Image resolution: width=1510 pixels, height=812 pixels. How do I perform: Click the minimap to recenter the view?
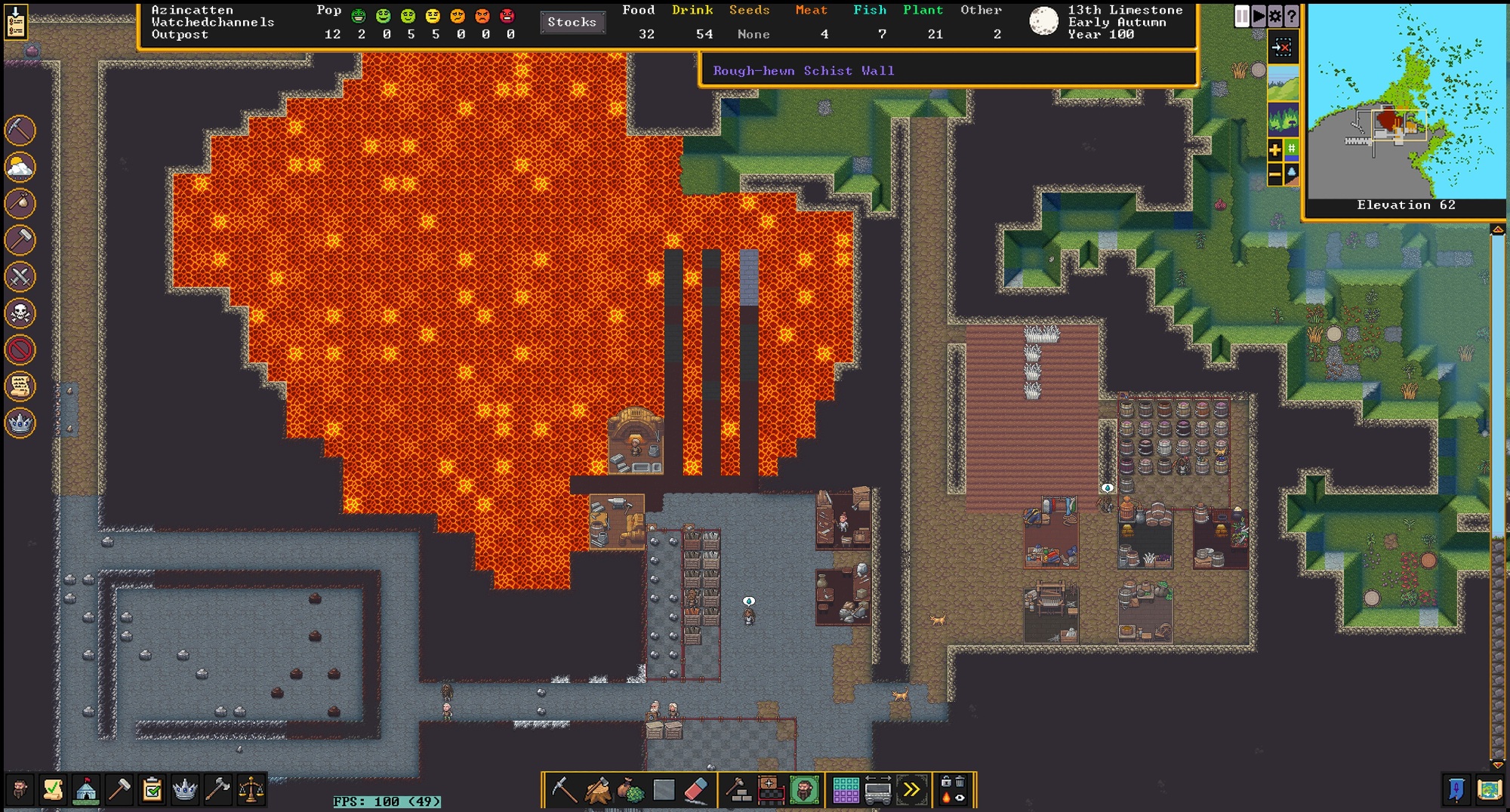(x=1406, y=101)
